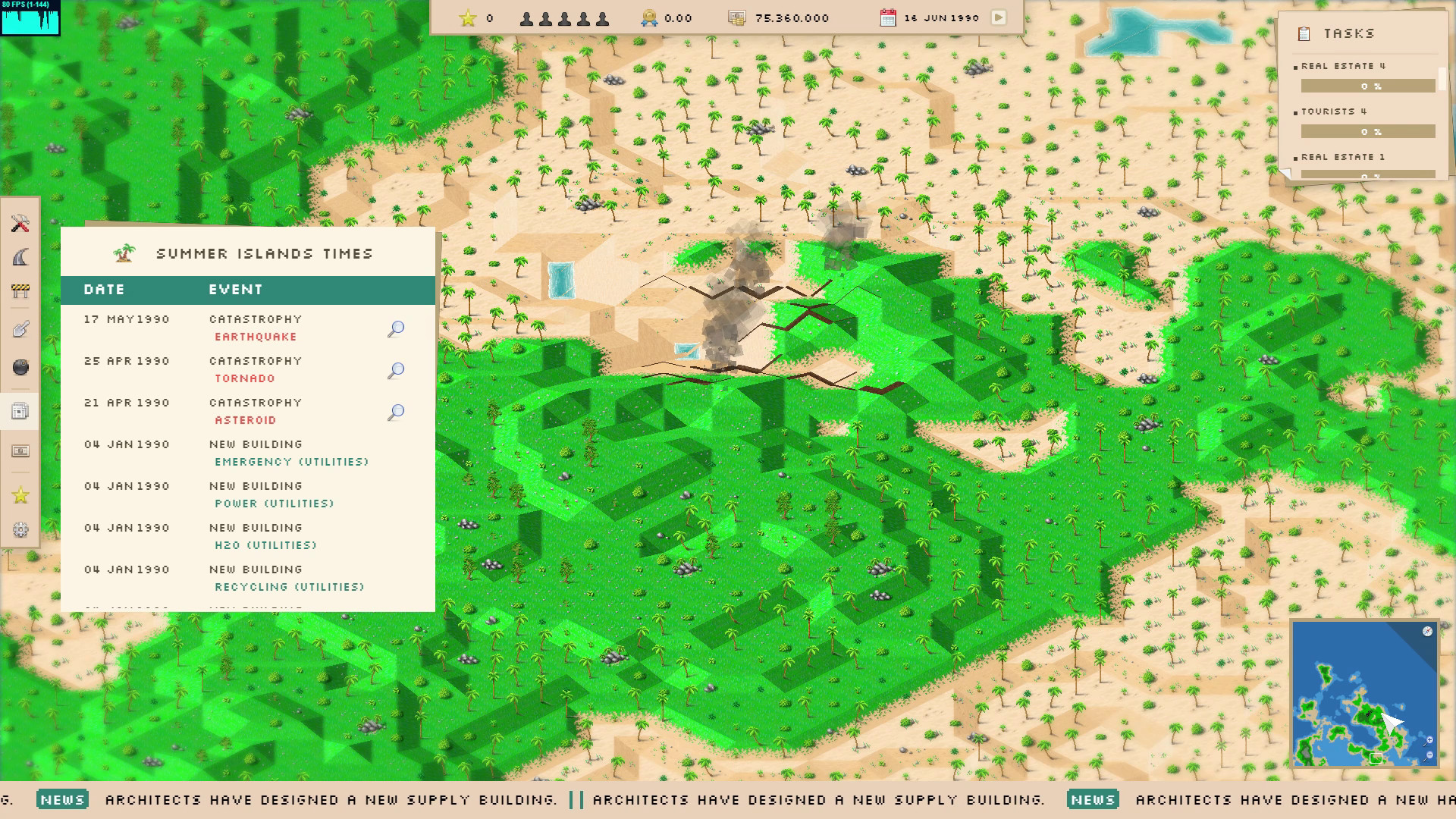View achievements via the star icon
This screenshot has width=1456, height=819.
pos(20,495)
